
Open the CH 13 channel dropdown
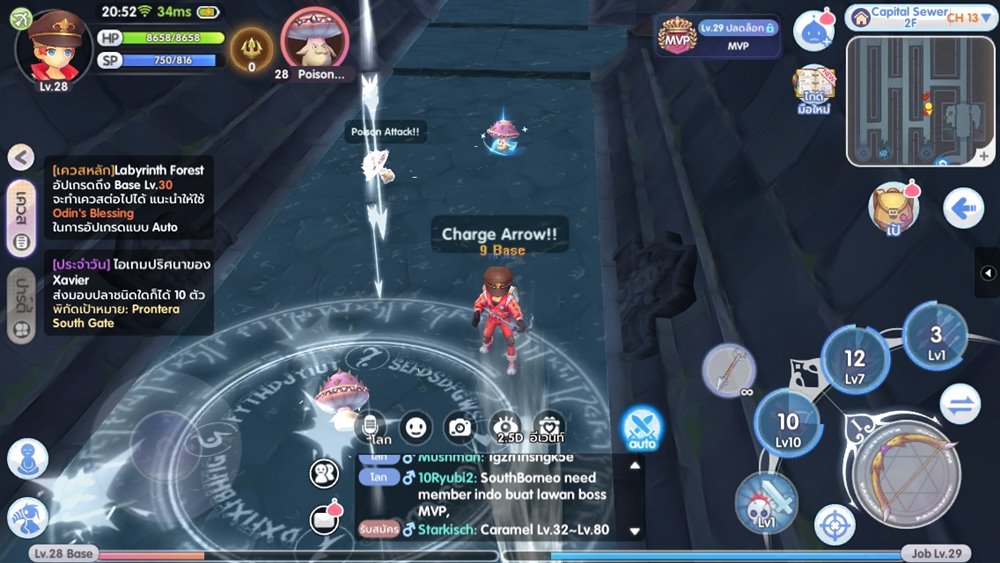tap(963, 17)
